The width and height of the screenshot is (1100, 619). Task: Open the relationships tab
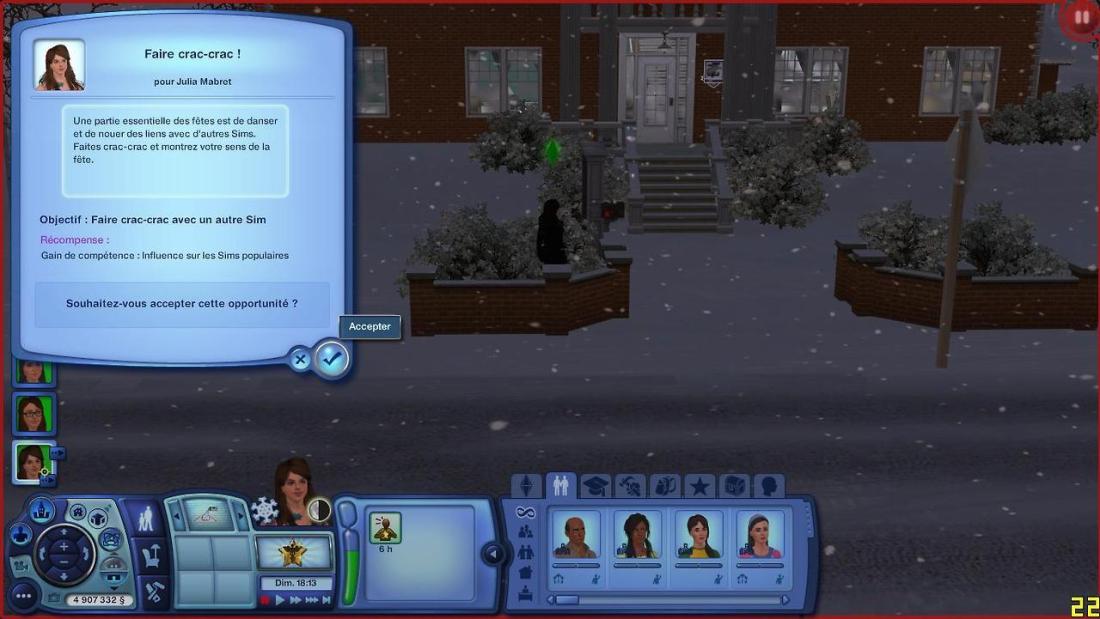(559, 486)
